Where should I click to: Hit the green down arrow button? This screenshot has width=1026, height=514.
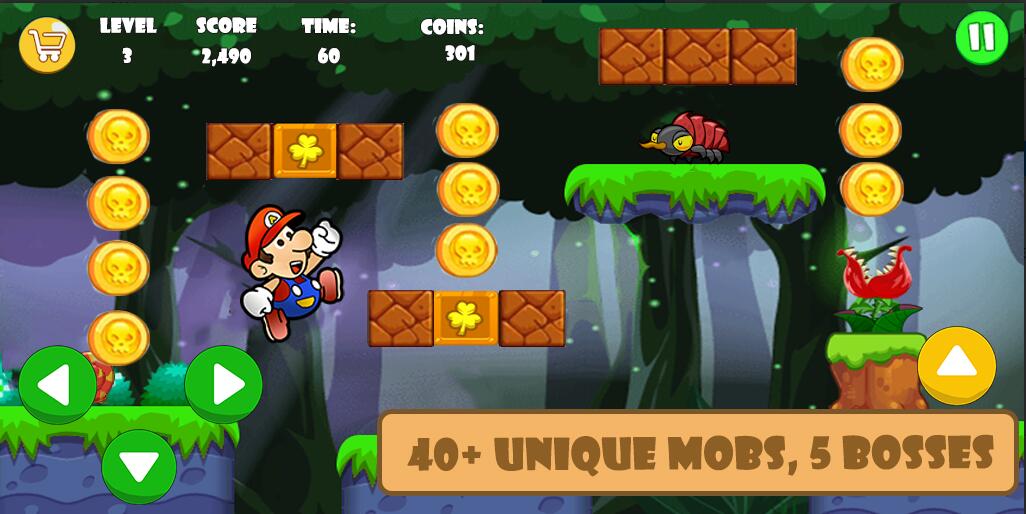139,466
